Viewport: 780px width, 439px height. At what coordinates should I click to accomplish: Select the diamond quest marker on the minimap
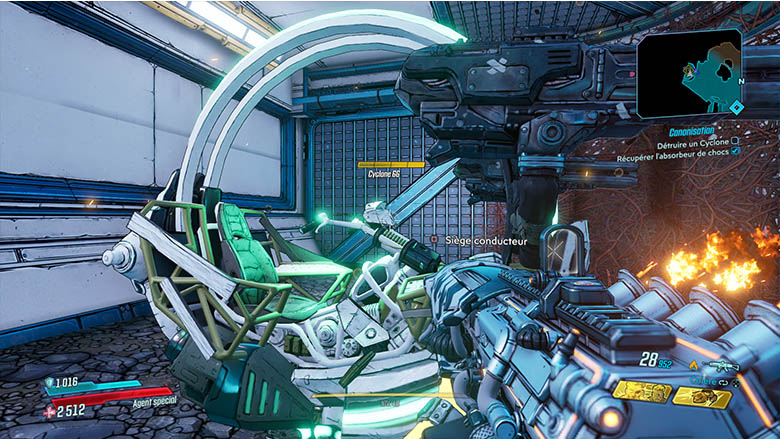[737, 107]
